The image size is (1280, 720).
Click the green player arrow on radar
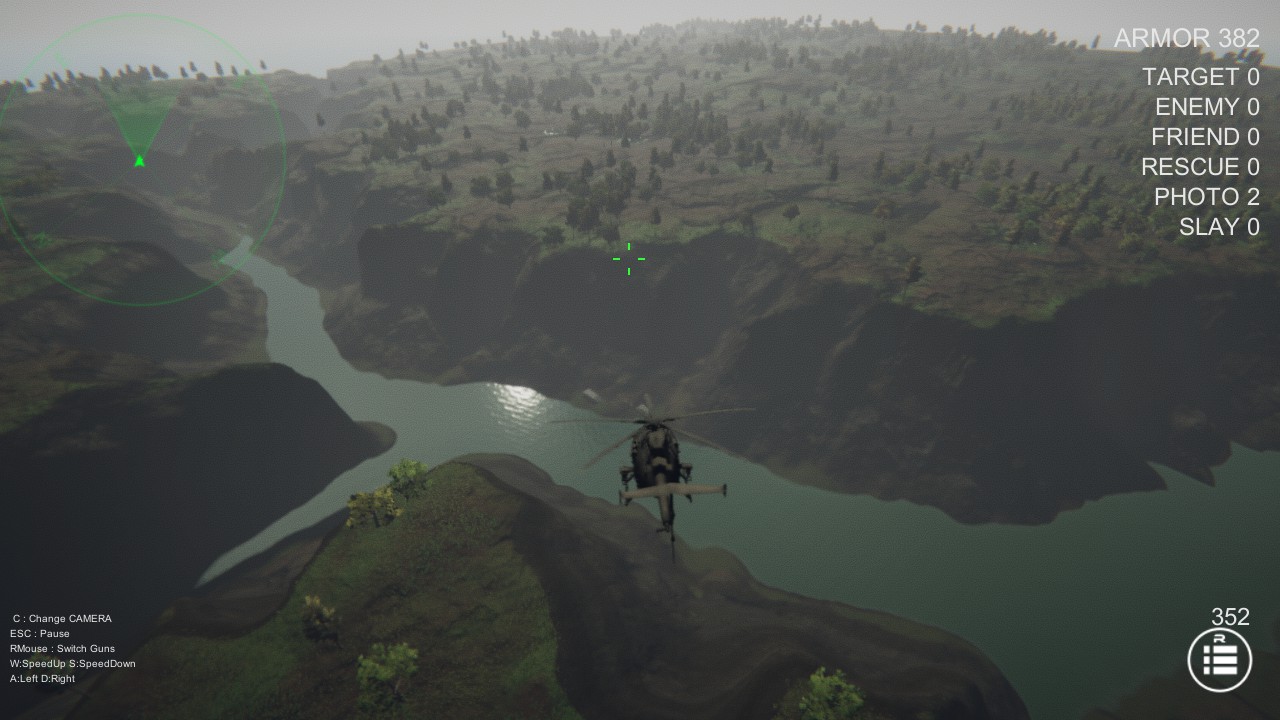tap(137, 160)
